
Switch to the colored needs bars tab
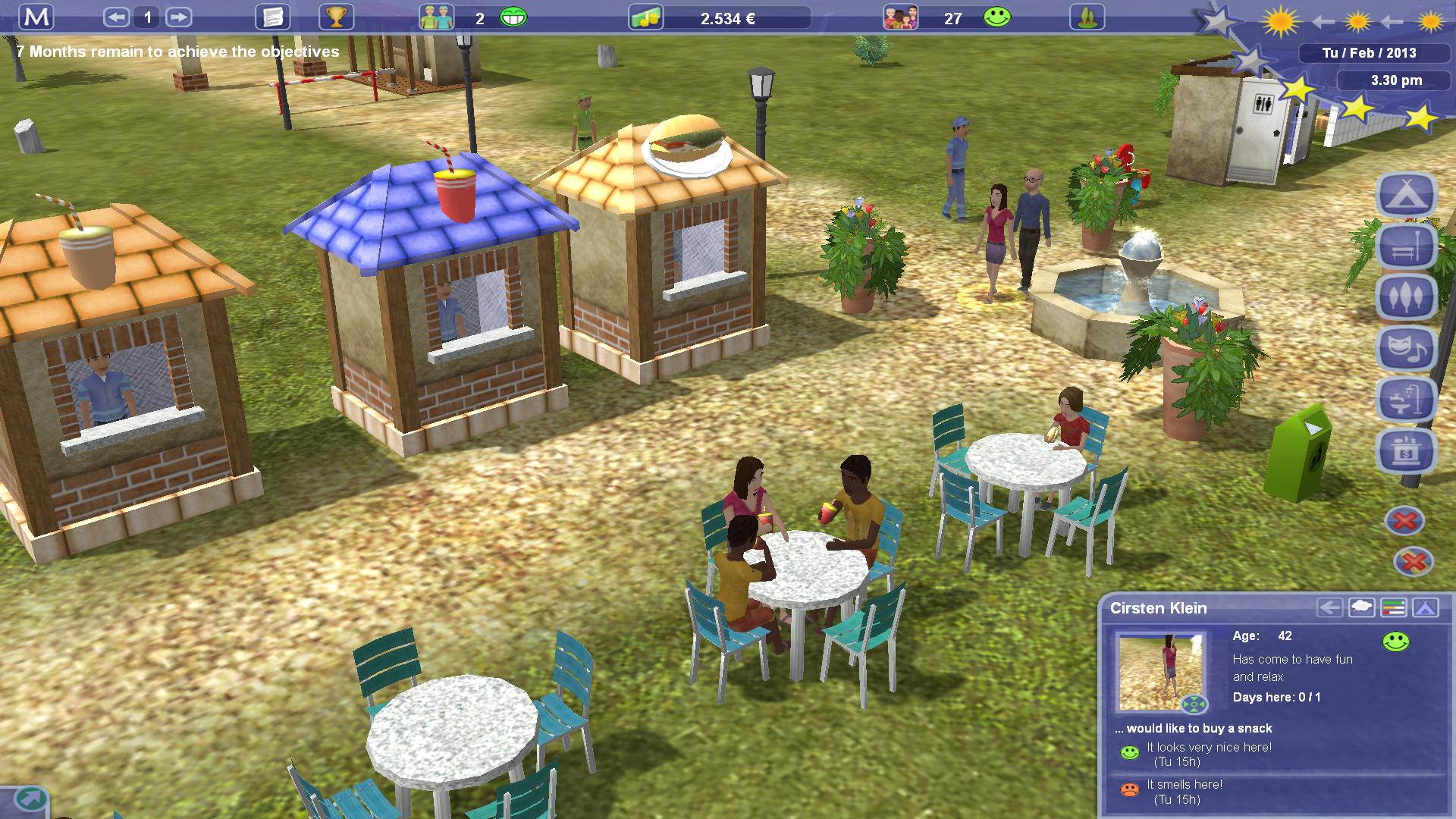pos(1394,607)
